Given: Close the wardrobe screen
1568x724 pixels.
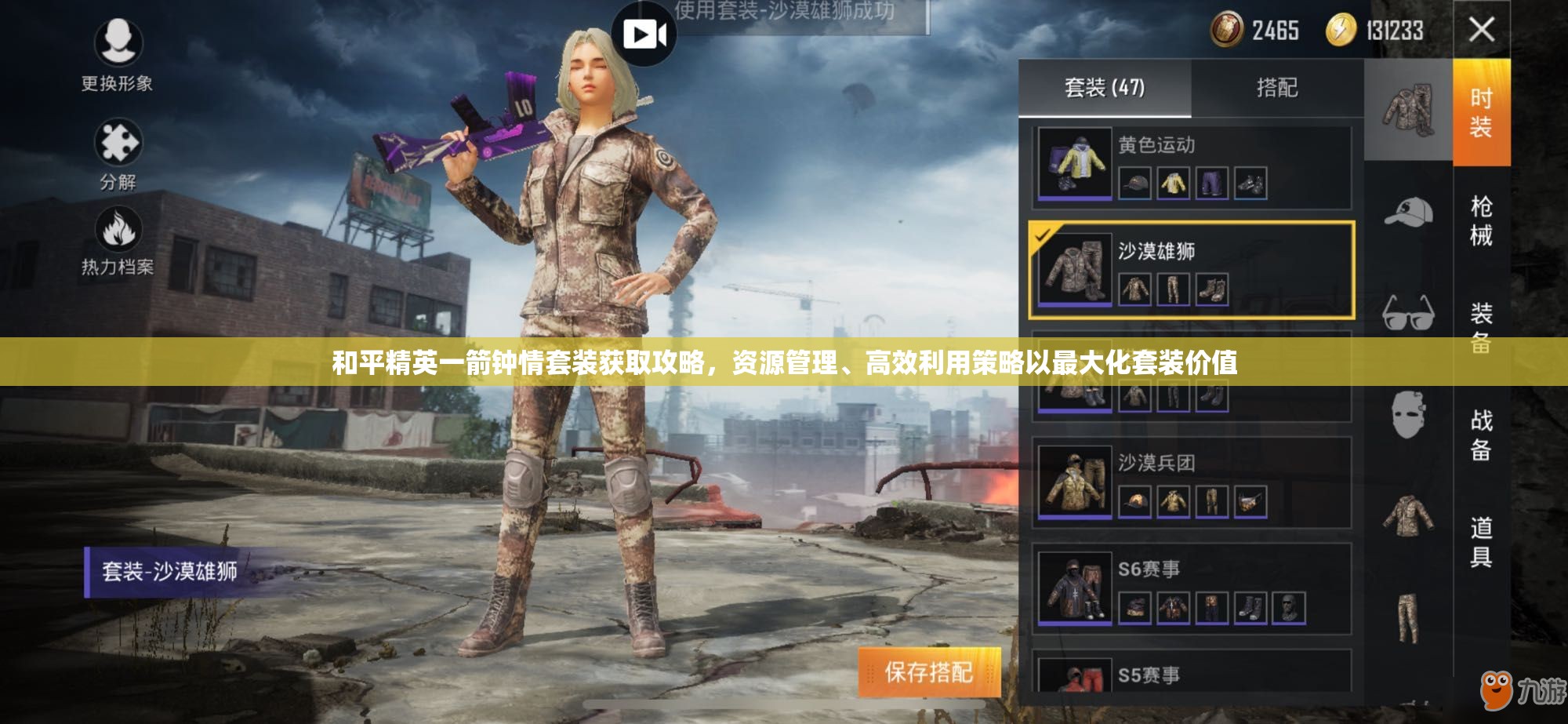Looking at the screenshot, I should click(1481, 31).
